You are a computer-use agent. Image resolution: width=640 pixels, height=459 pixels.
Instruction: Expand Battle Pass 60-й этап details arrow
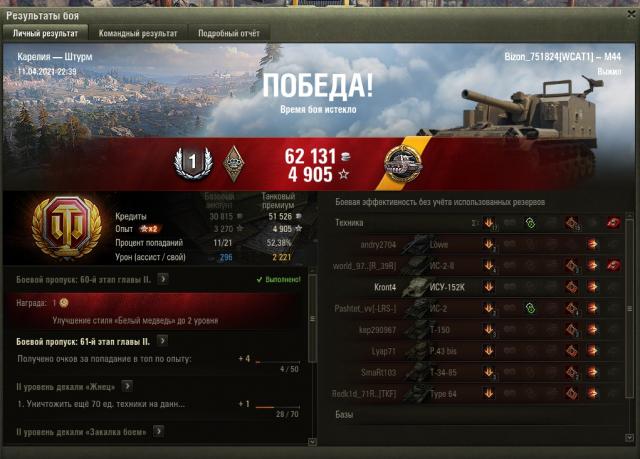(162, 280)
